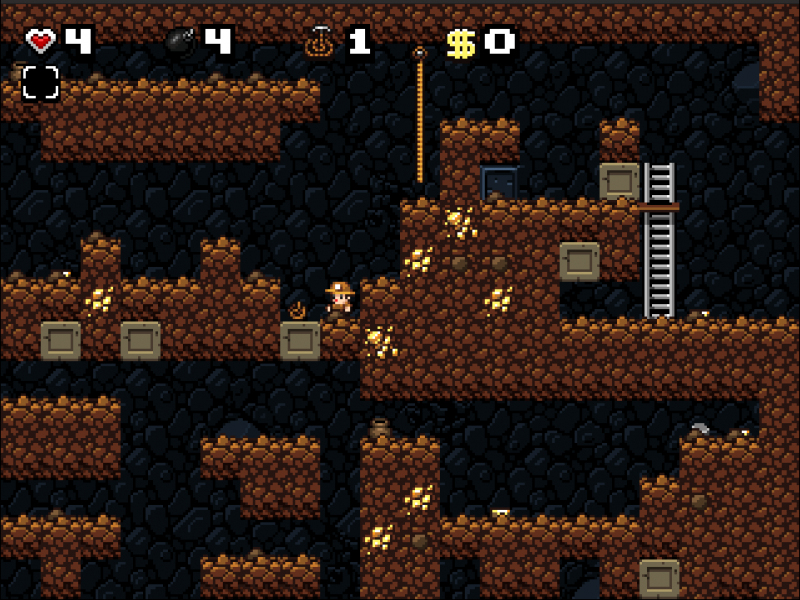Select the empty held-item bracket frame
The height and width of the screenshot is (600, 800).
pyautogui.click(x=41, y=83)
